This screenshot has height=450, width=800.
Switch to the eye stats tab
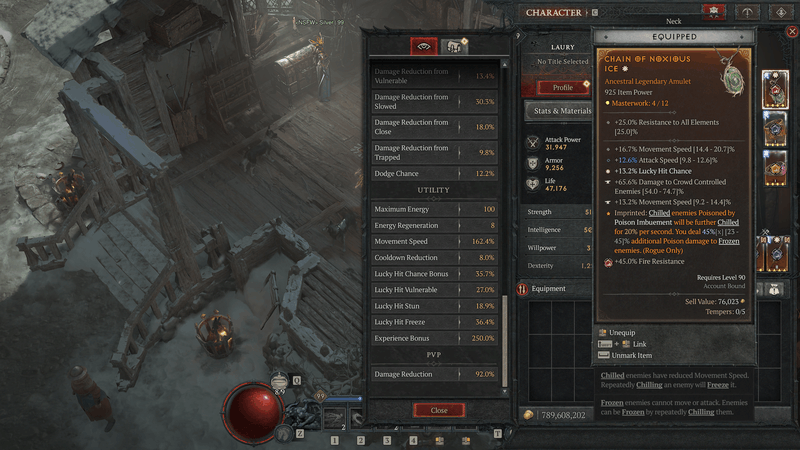(424, 46)
